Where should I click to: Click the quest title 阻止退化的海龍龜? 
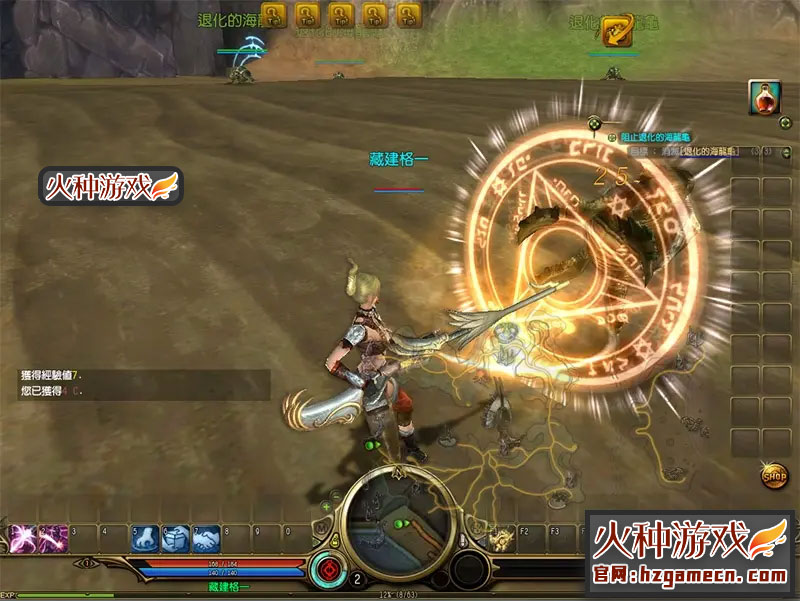tap(655, 136)
